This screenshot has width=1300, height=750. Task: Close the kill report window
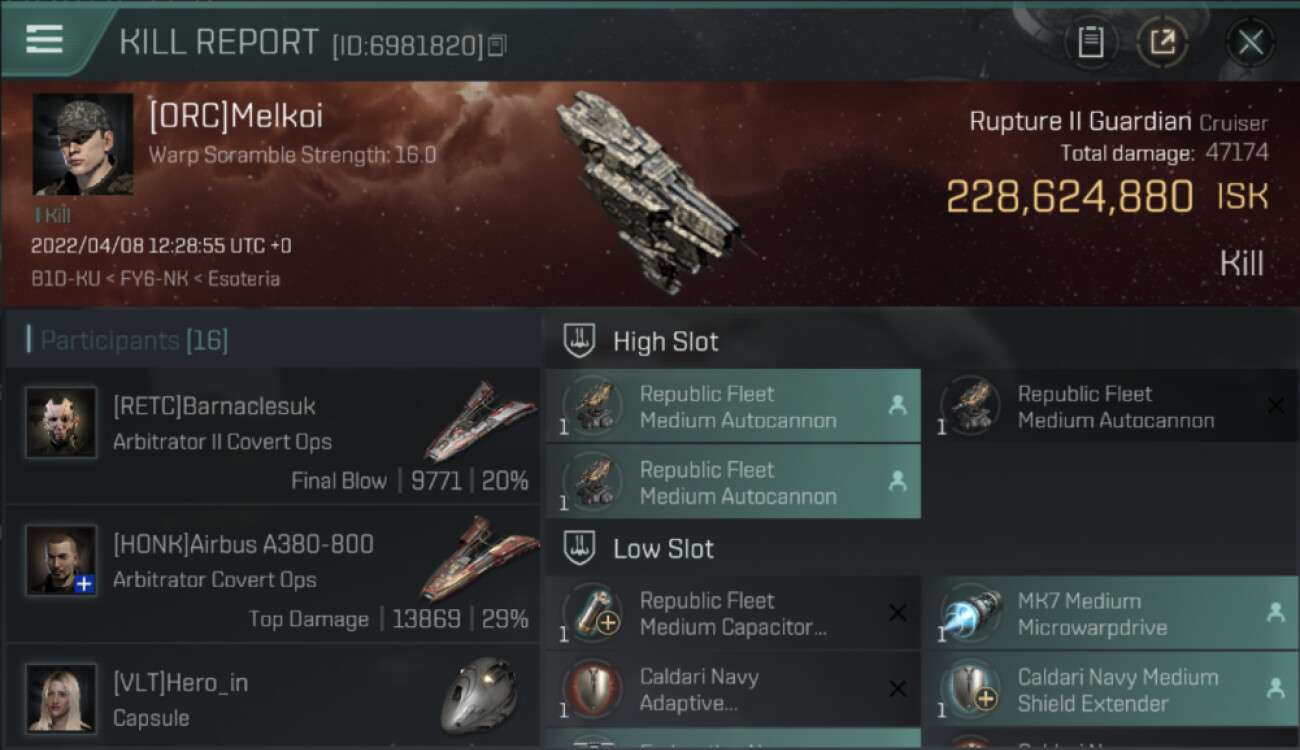click(1250, 42)
